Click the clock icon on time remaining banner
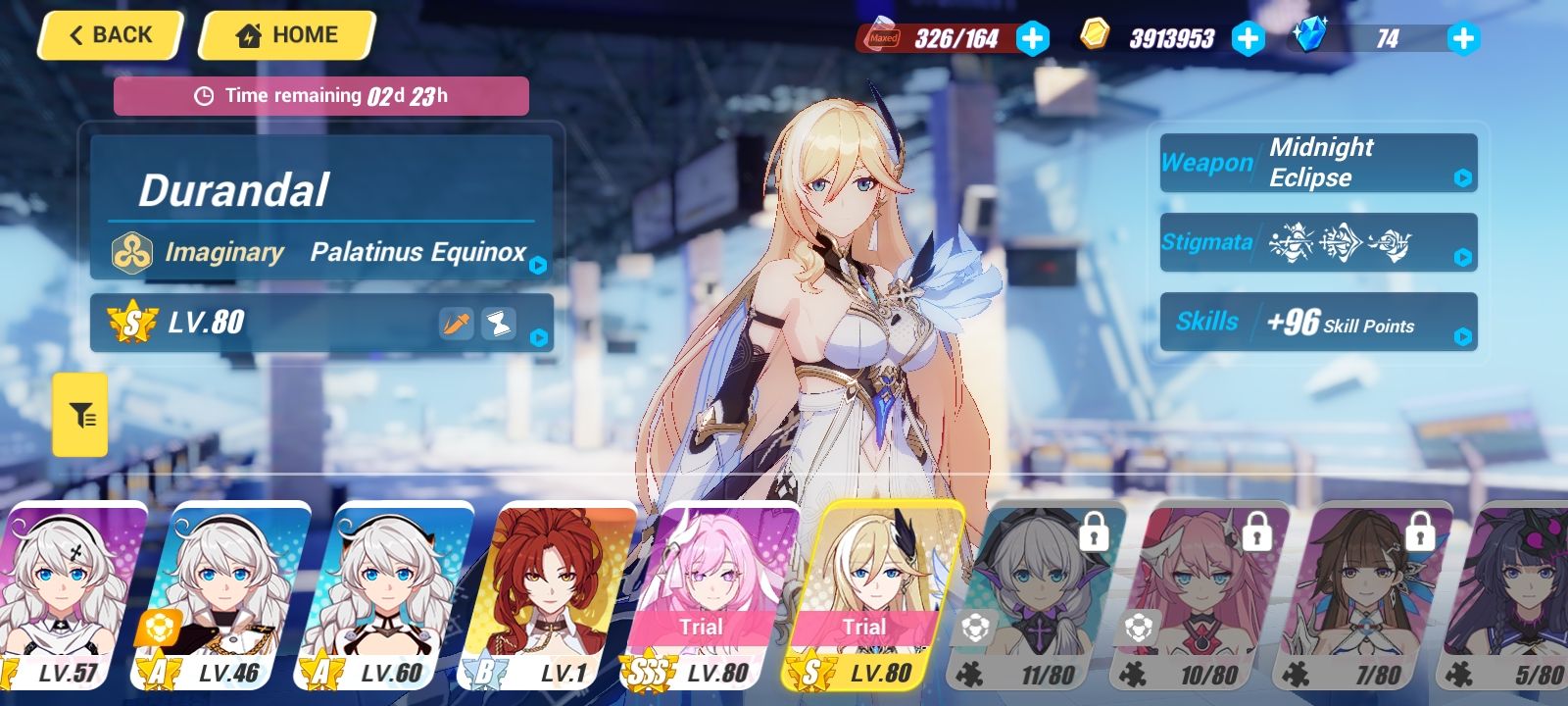The image size is (1568, 706). 204,95
